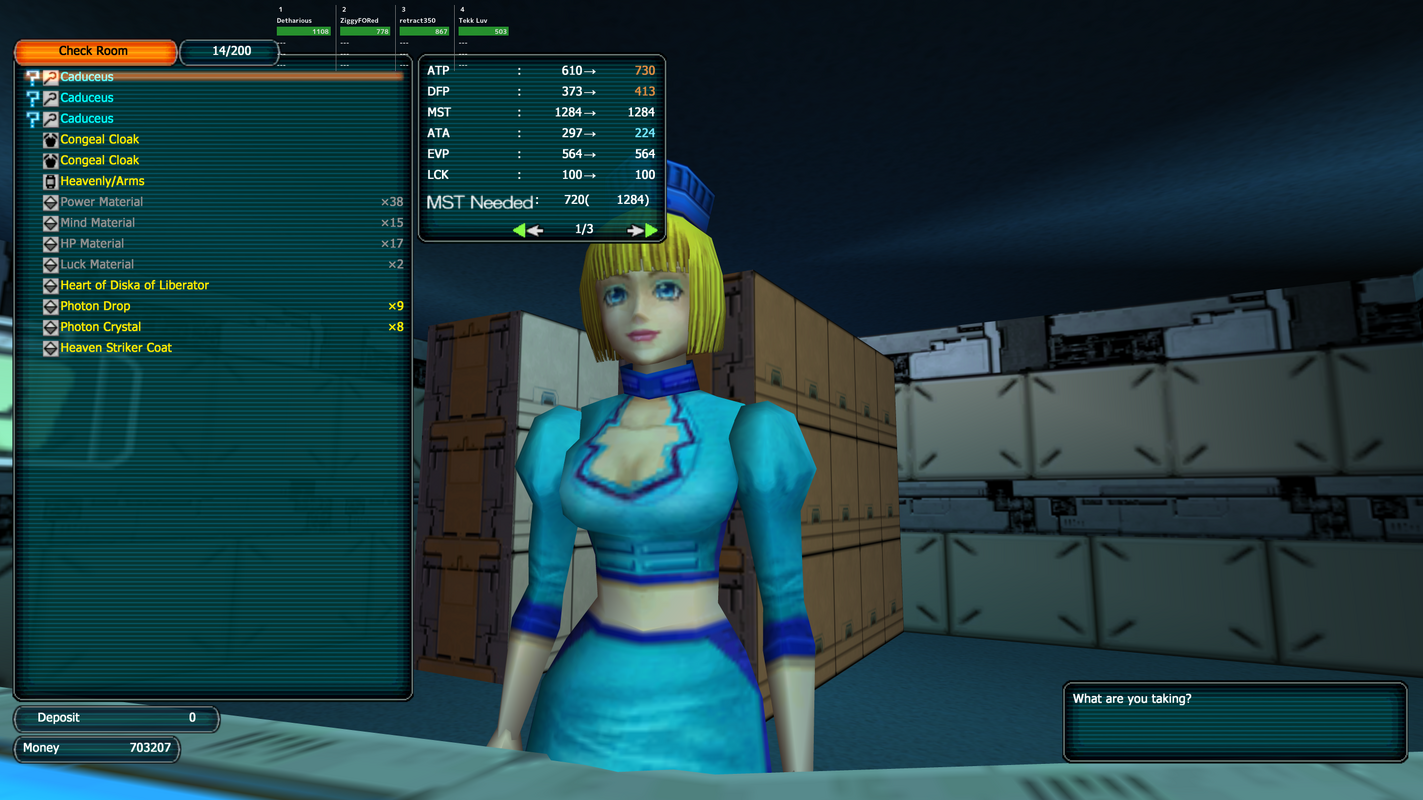Select the Heaven Striker Coat item
The height and width of the screenshot is (800, 1423).
tap(117, 348)
